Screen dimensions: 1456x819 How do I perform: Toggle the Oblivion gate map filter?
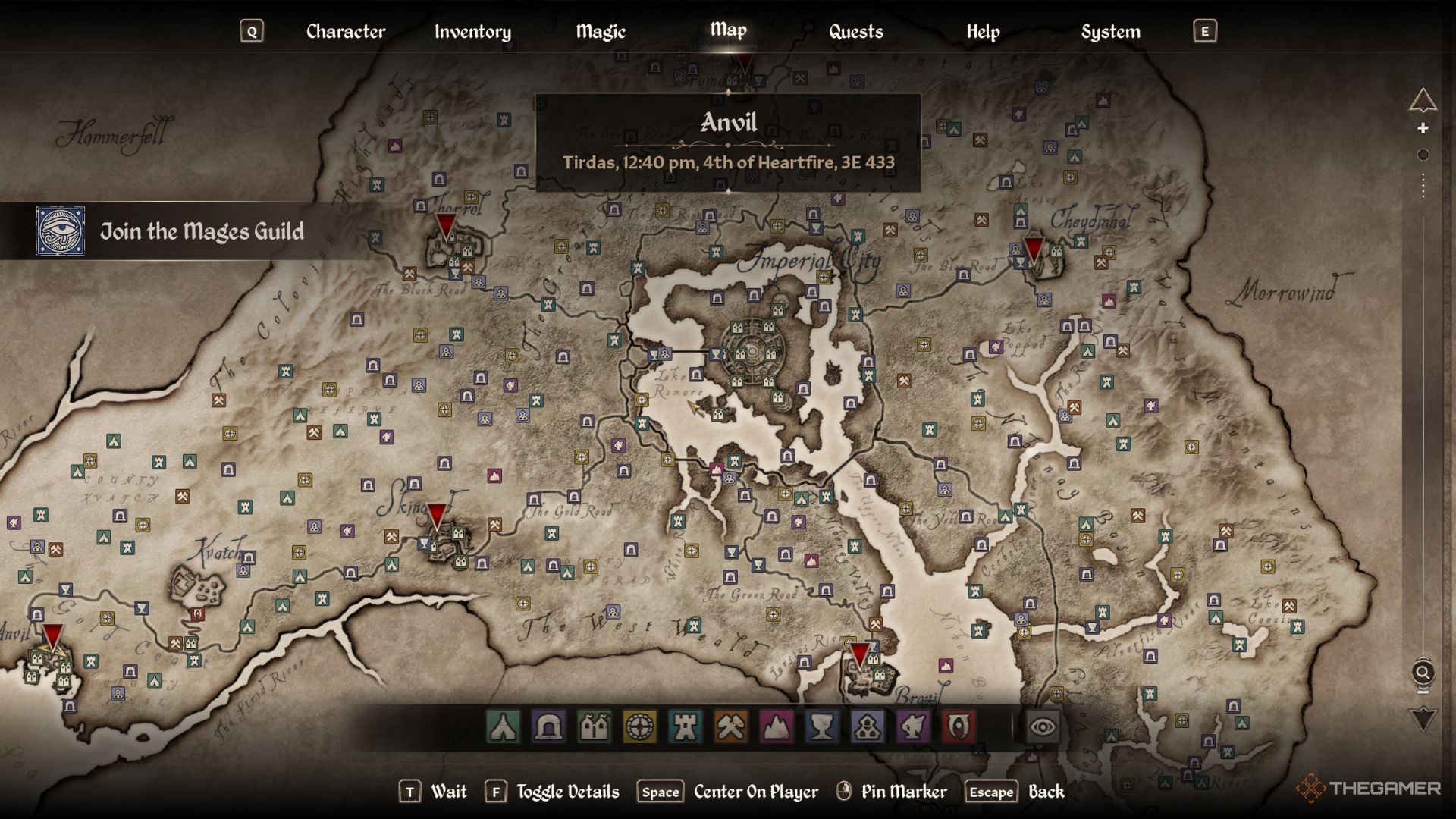(x=959, y=726)
